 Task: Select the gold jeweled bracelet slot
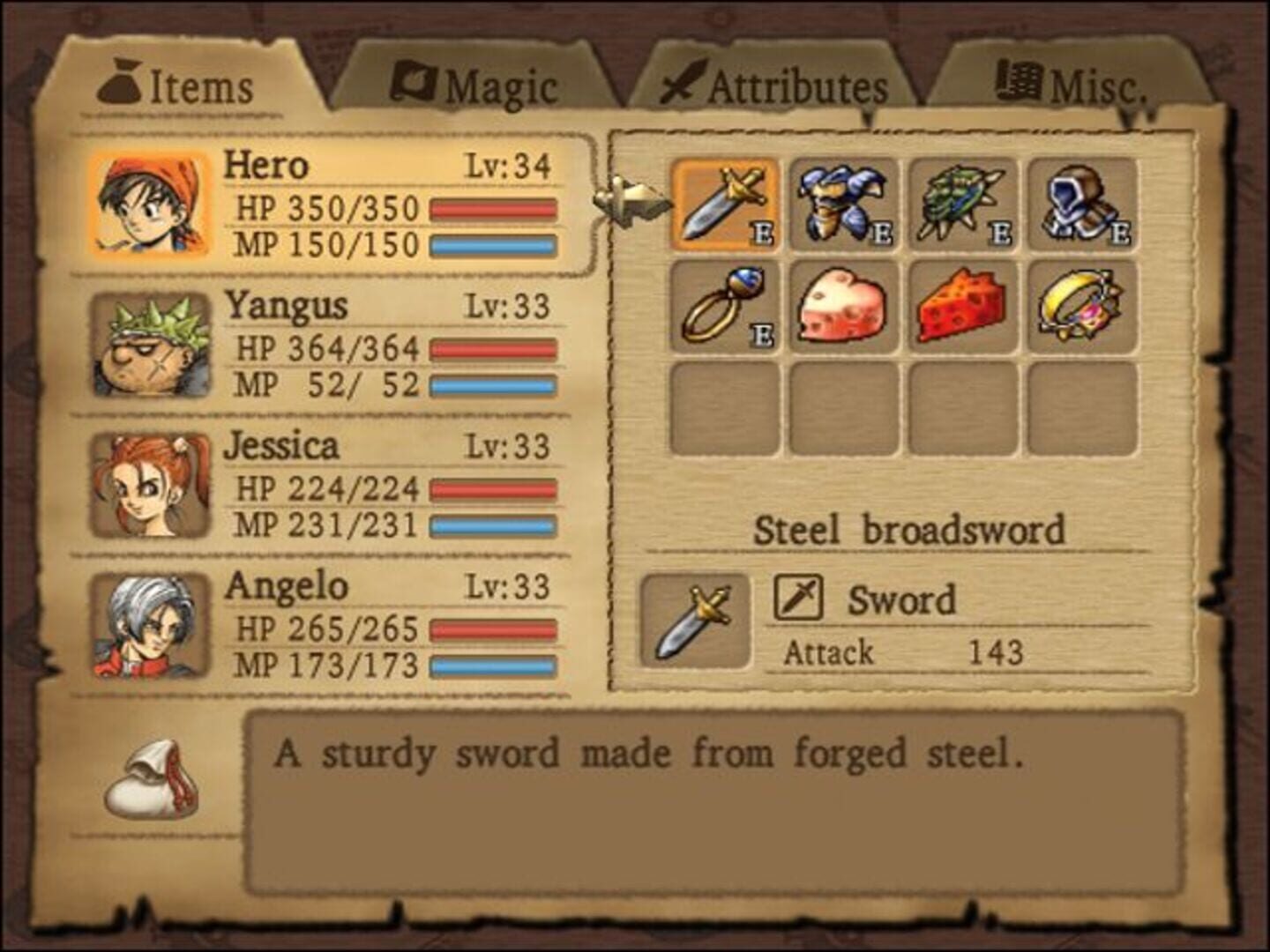(1082, 306)
